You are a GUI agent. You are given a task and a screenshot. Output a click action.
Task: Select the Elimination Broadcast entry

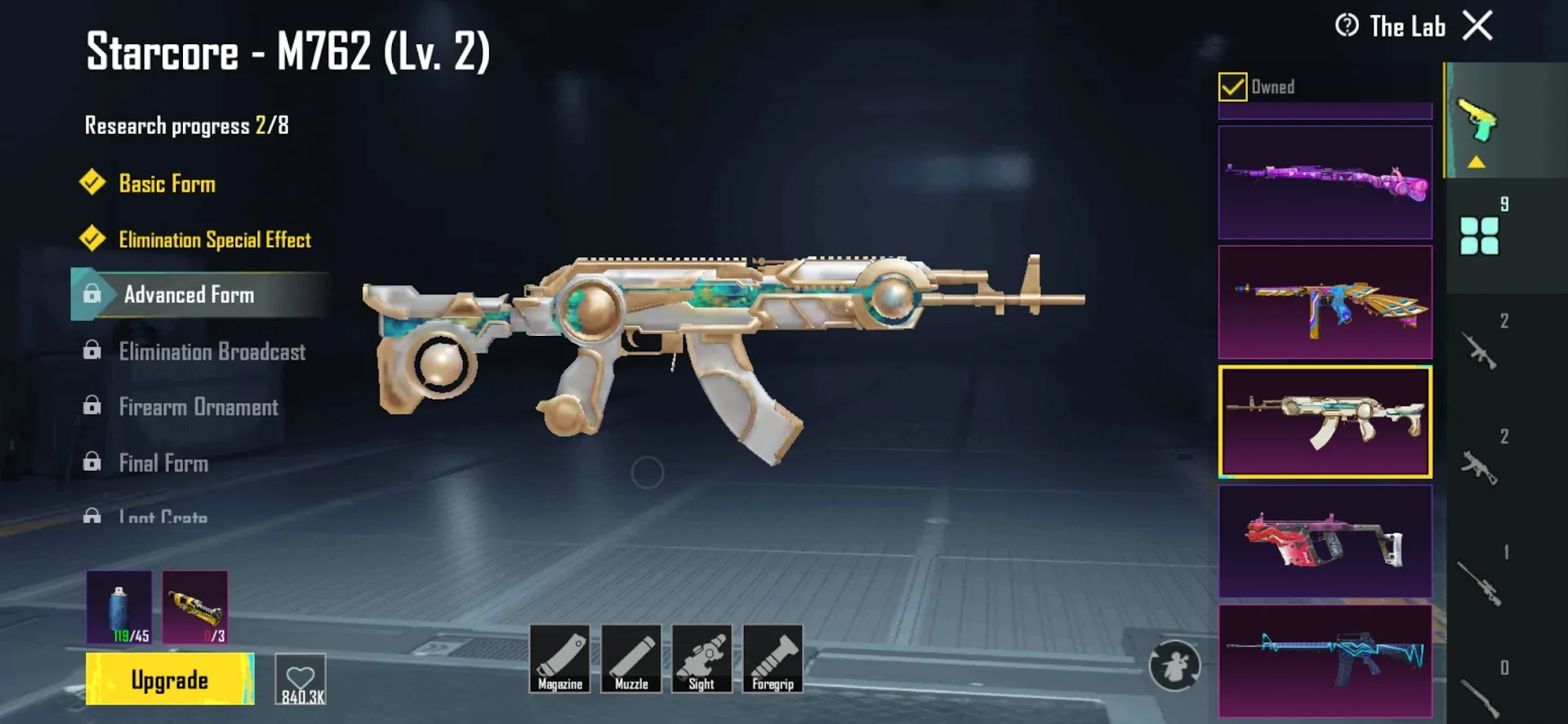pyautogui.click(x=211, y=351)
